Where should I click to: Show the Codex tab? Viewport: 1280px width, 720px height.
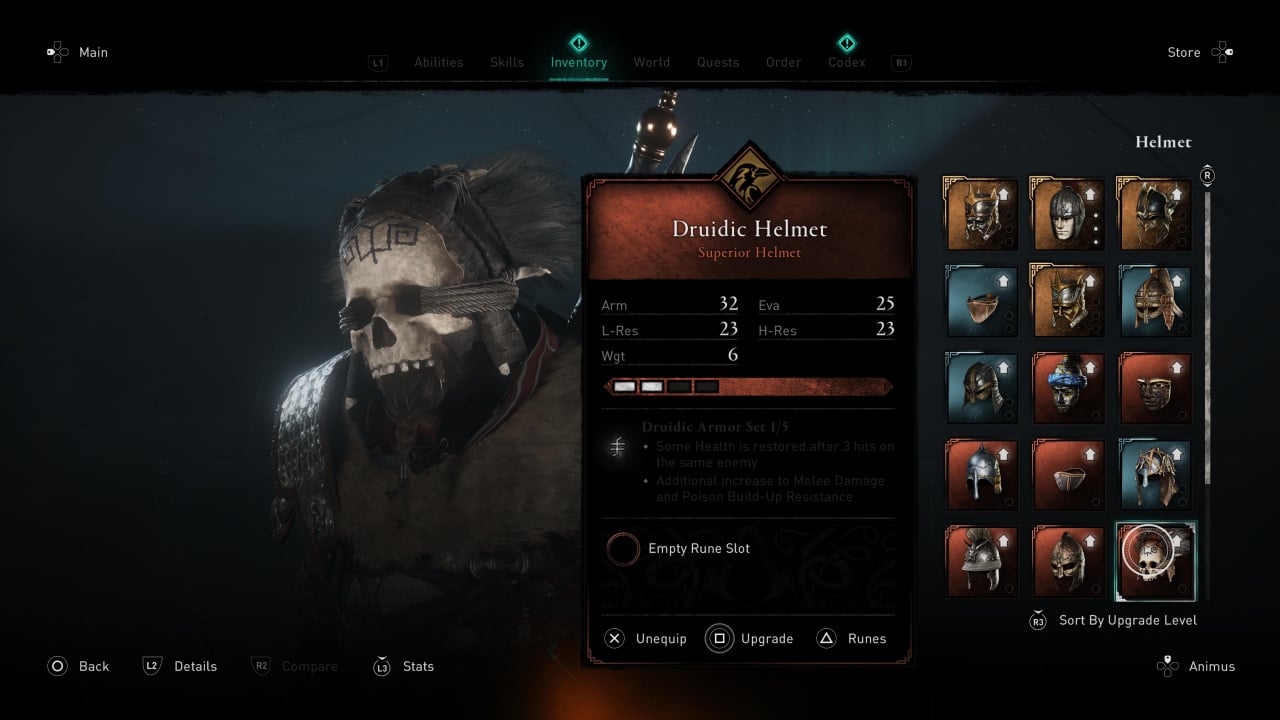(846, 62)
